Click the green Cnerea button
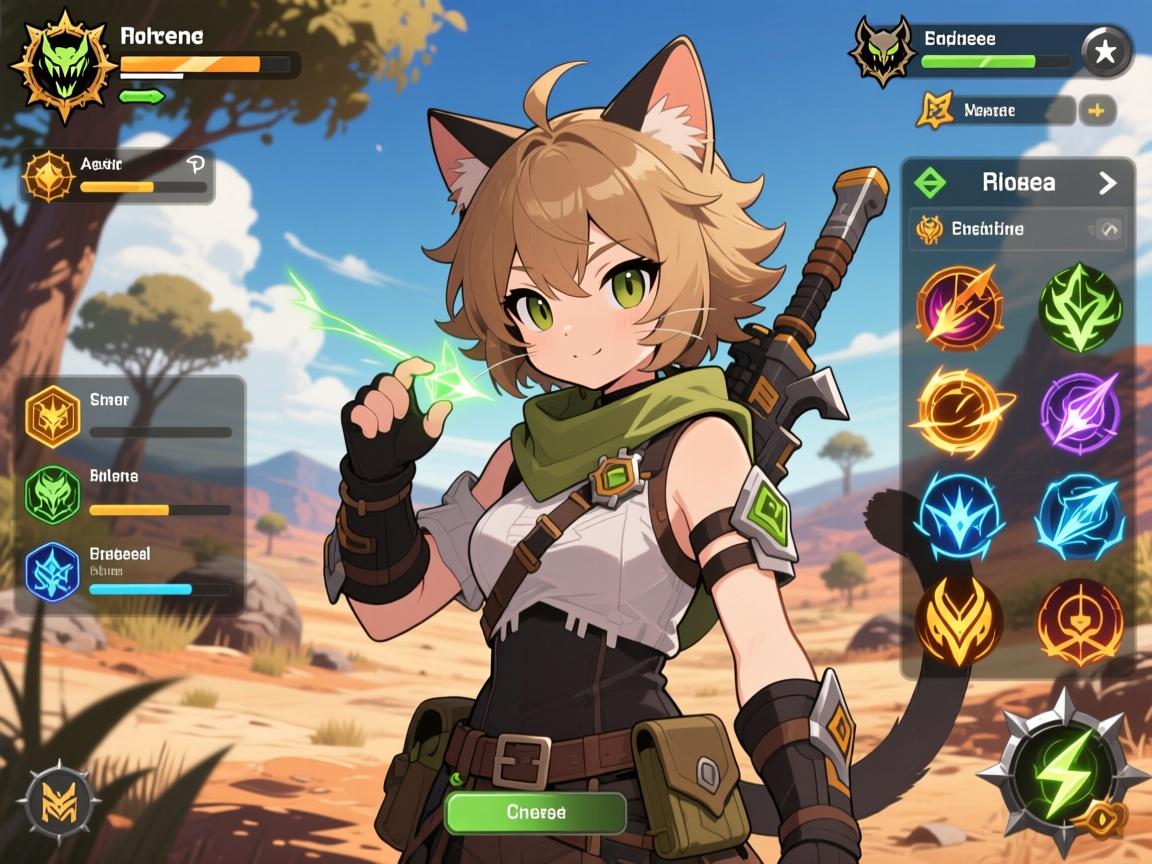1152x864 pixels. tap(535, 812)
